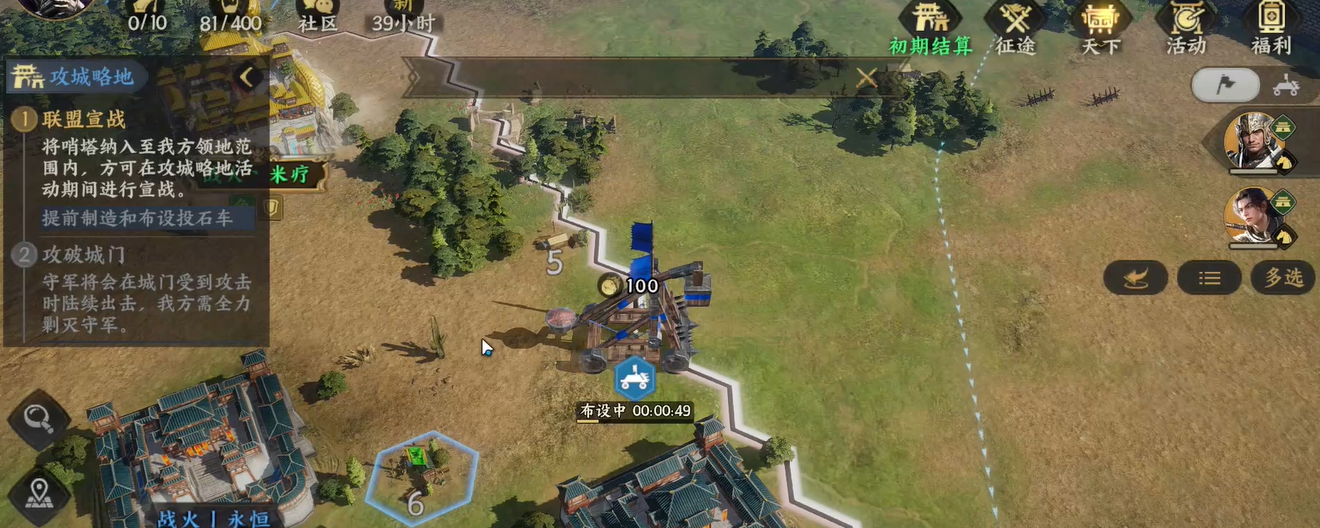Switch to the flag troop view toggle

[x=1224, y=86]
